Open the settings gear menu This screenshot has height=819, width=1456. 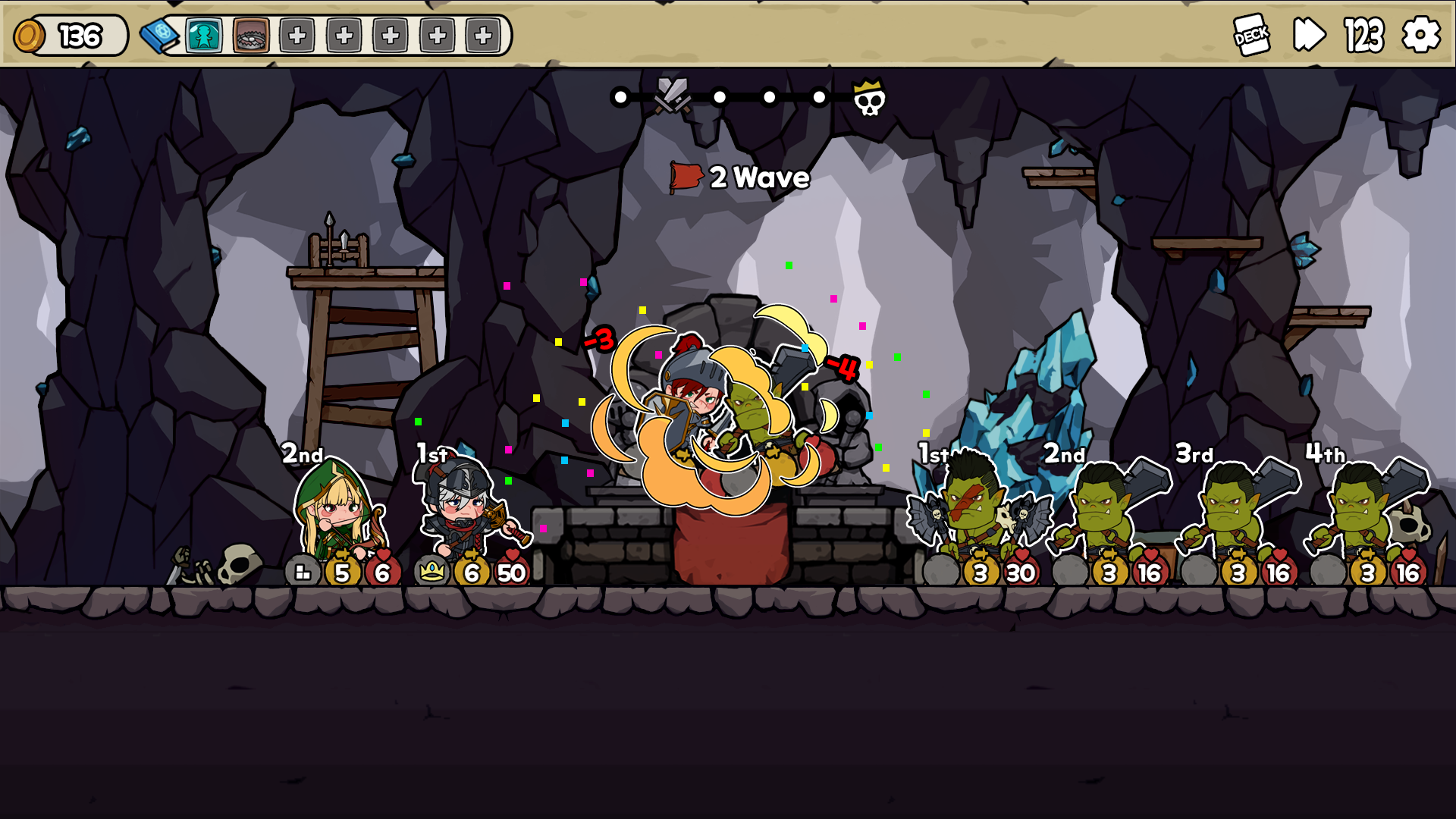[x=1420, y=35]
